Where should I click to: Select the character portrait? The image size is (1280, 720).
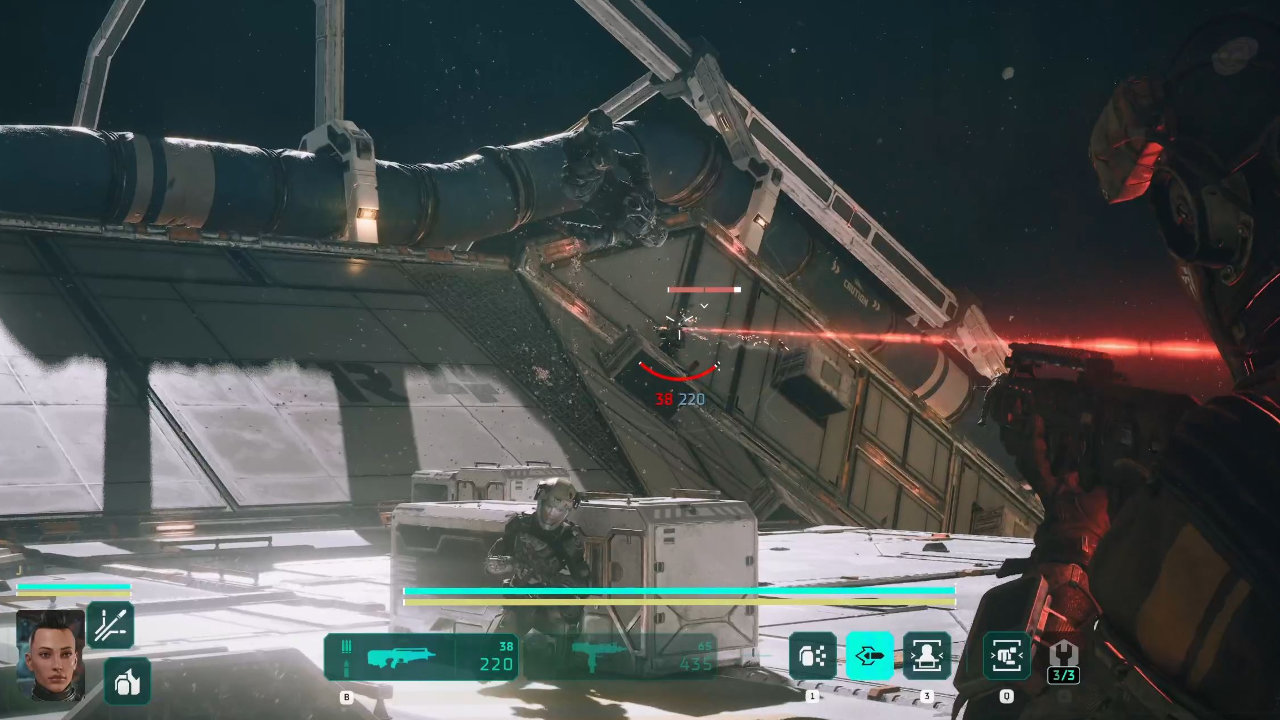pos(50,653)
